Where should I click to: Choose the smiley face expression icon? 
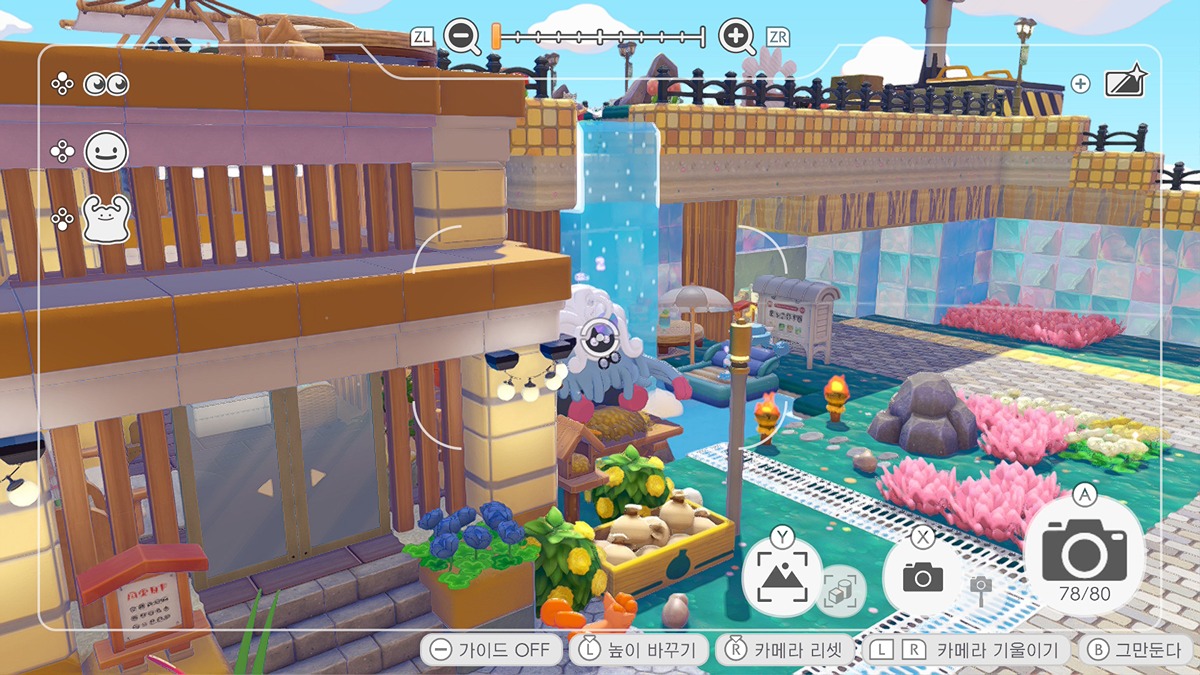[x=106, y=152]
